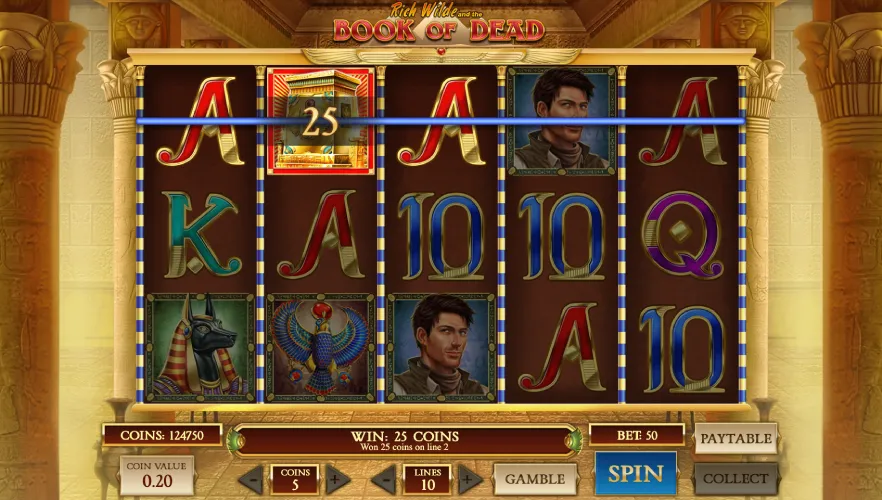Open the Paytable
Screen dimensions: 882x500
735,438
